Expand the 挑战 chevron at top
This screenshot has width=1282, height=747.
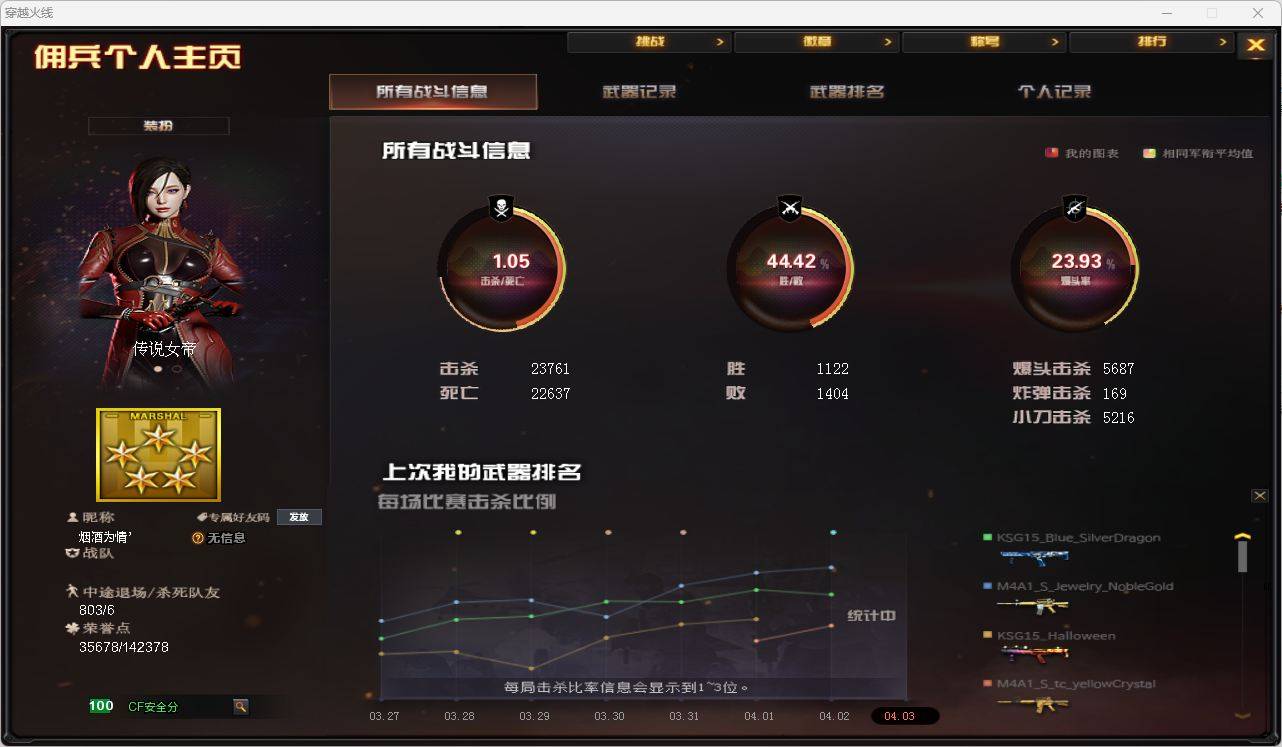[x=720, y=41]
